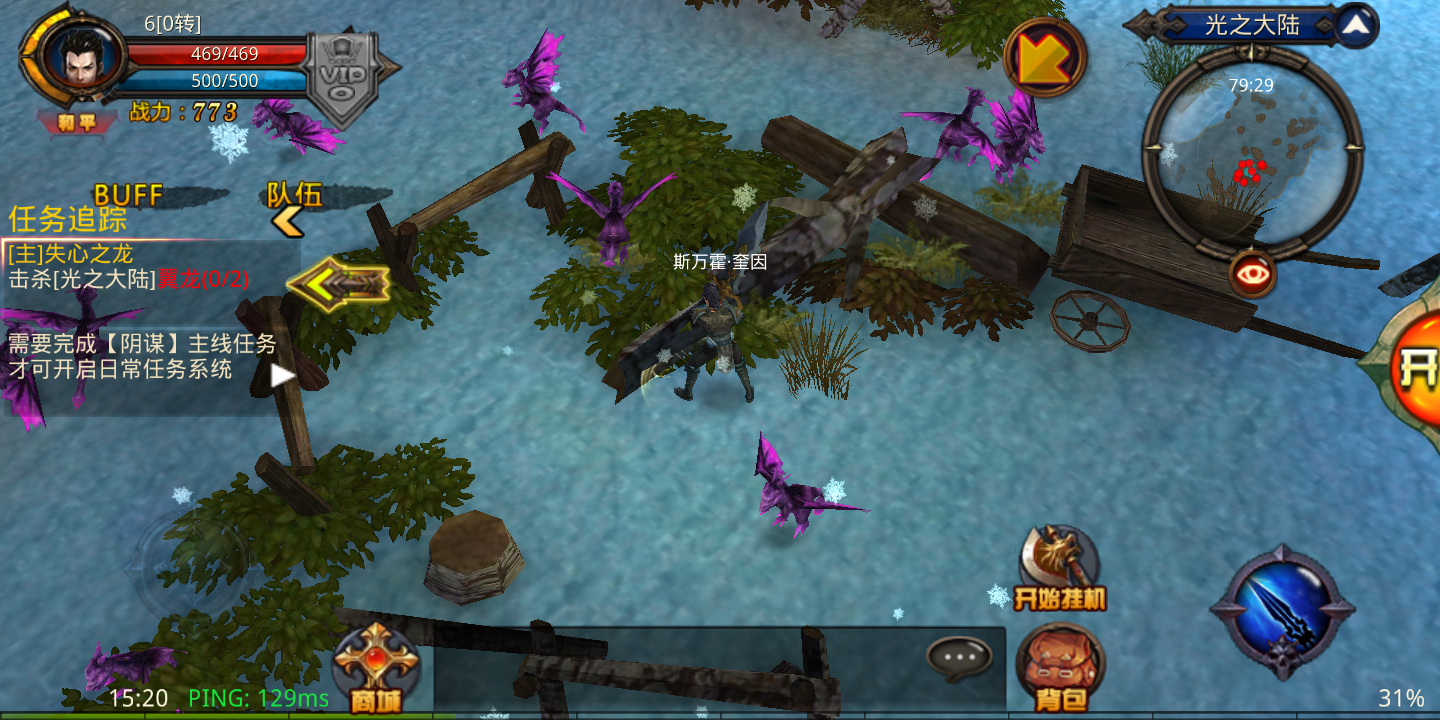Open the circular minimap
This screenshot has width=1440, height=720.
pyautogui.click(x=1252, y=150)
